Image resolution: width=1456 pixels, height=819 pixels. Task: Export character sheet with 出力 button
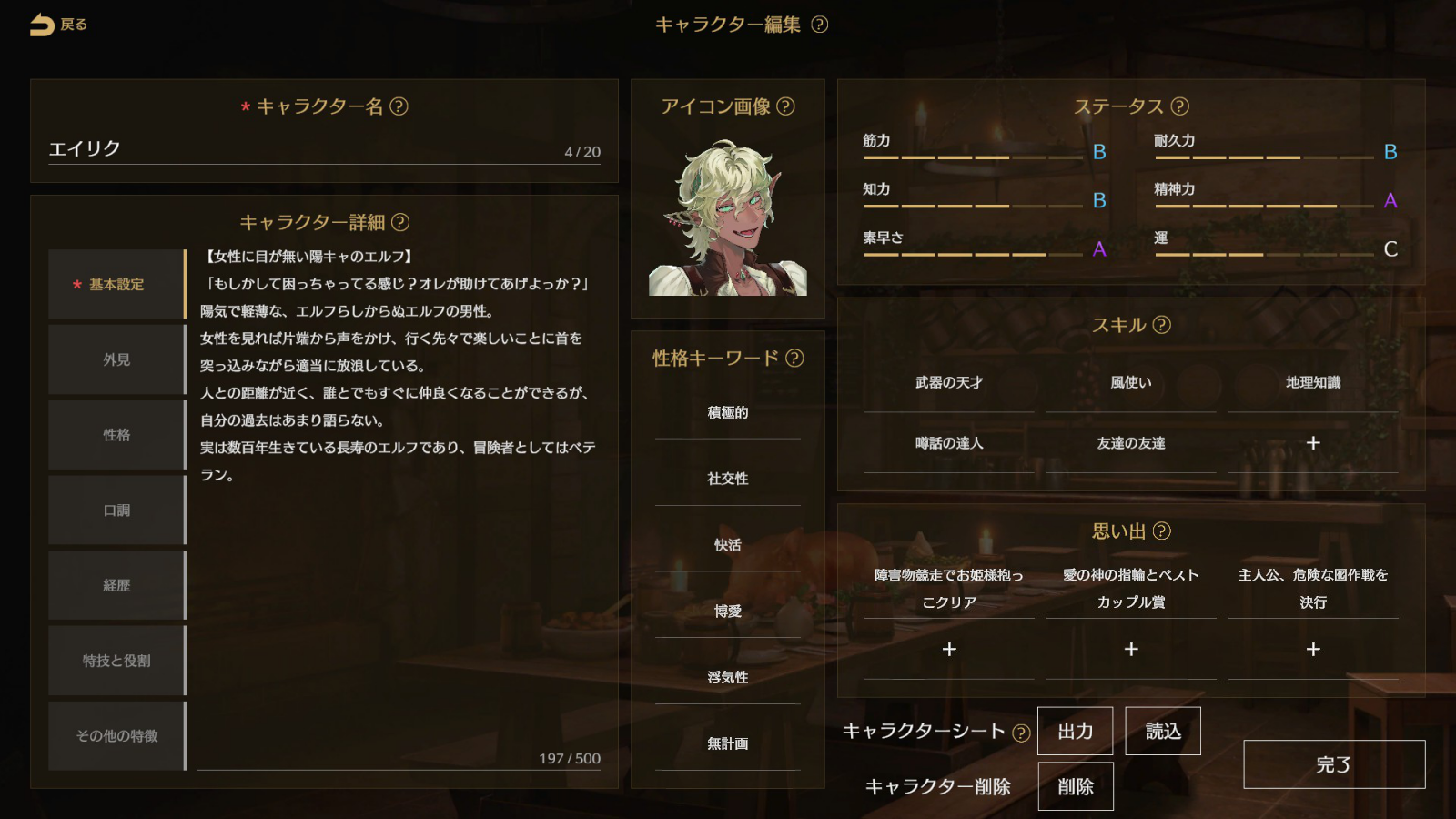pos(1076,731)
